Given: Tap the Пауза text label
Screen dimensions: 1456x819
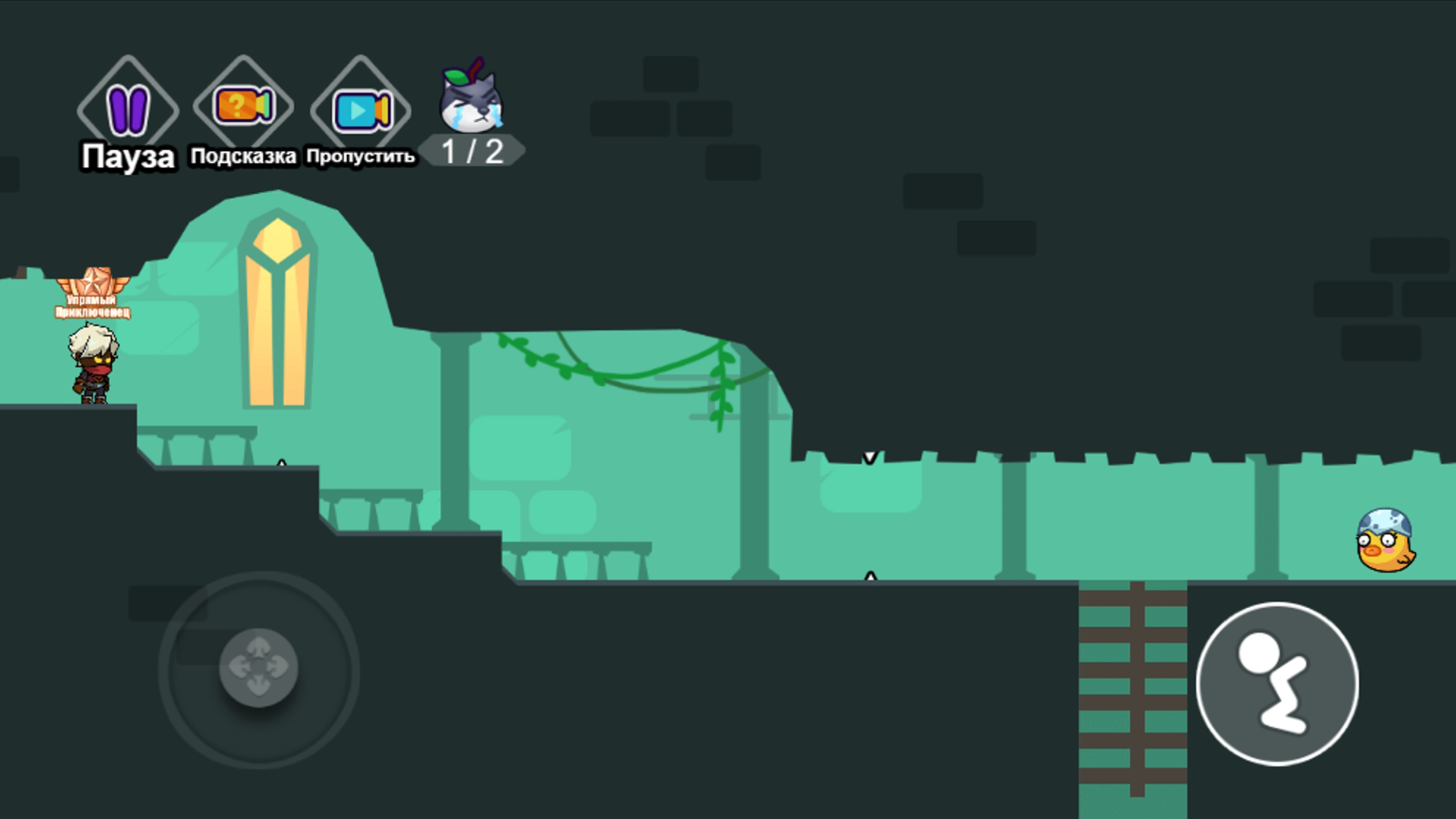Looking at the screenshot, I should click(x=126, y=157).
